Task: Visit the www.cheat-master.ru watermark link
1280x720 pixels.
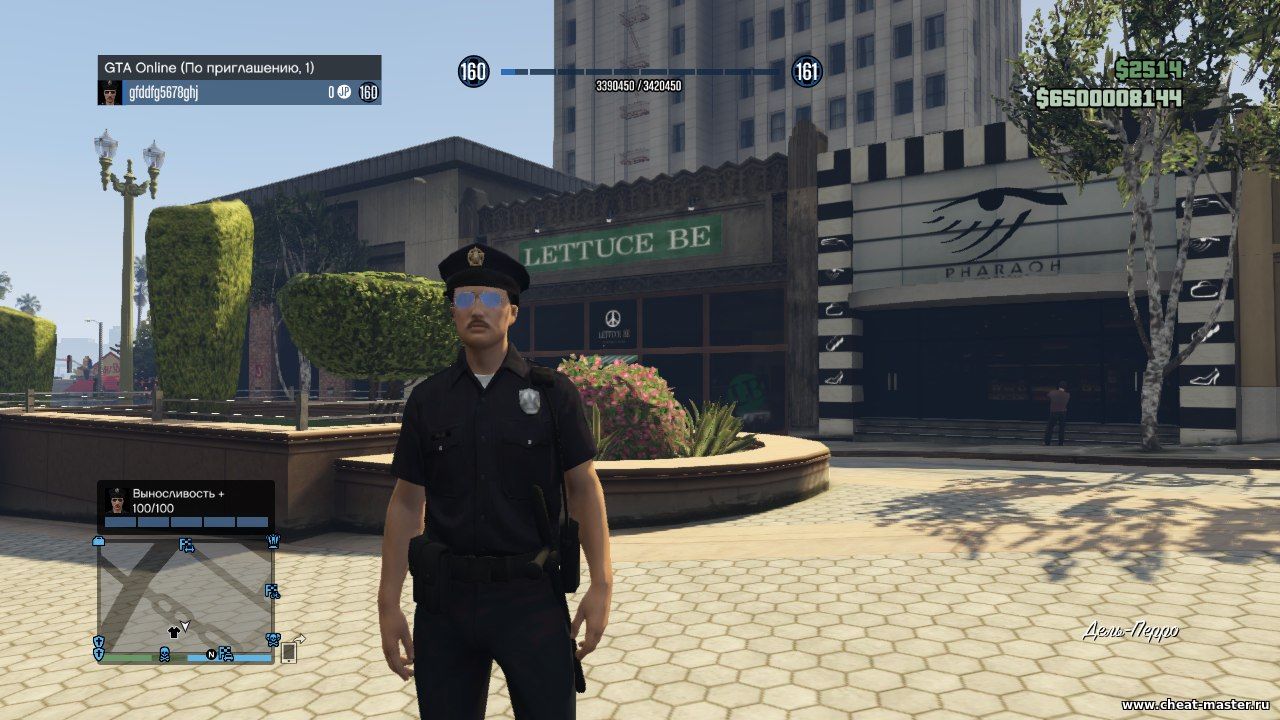Action: pos(1196,706)
